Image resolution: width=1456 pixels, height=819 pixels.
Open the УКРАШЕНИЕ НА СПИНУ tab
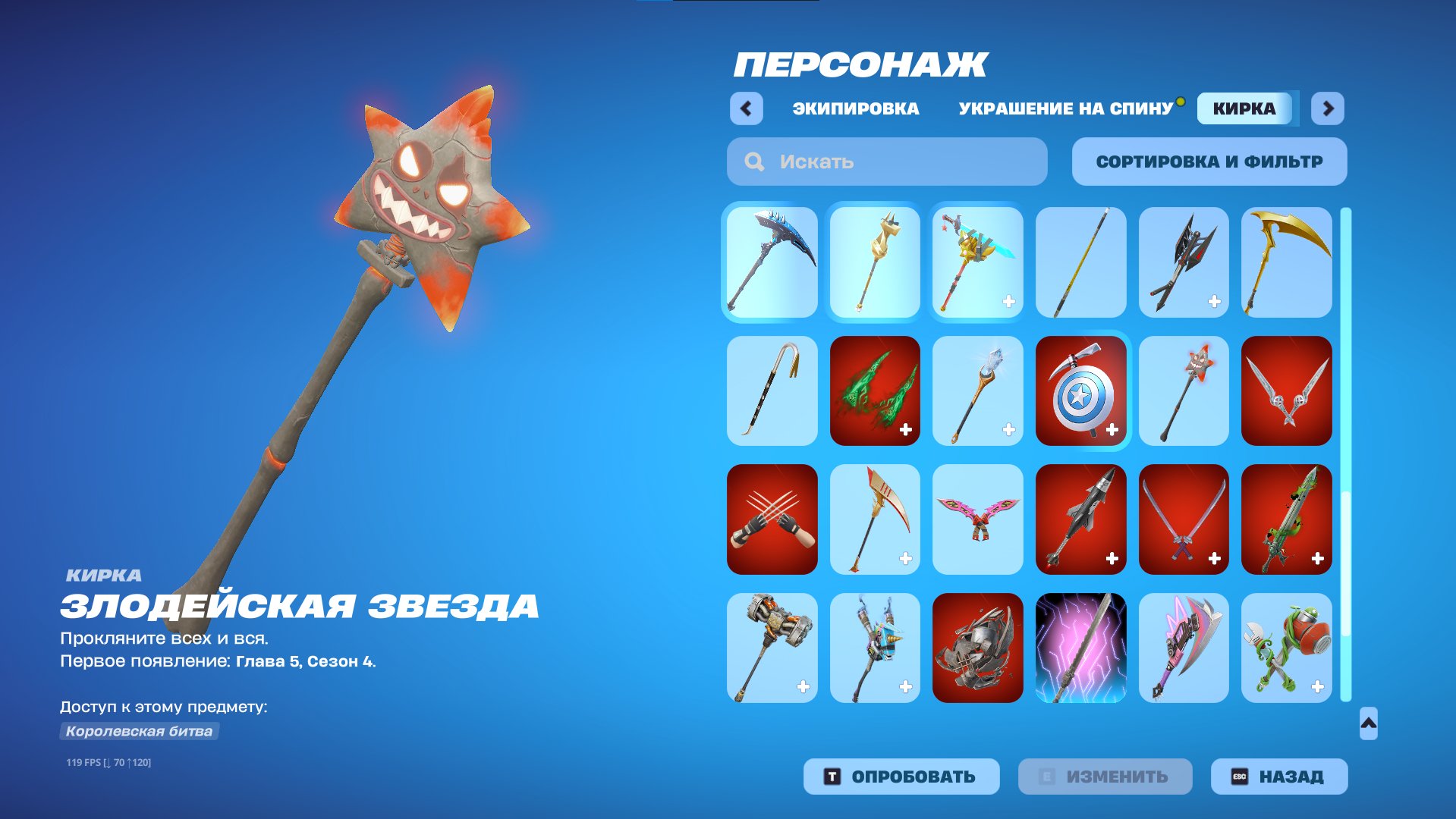1065,108
